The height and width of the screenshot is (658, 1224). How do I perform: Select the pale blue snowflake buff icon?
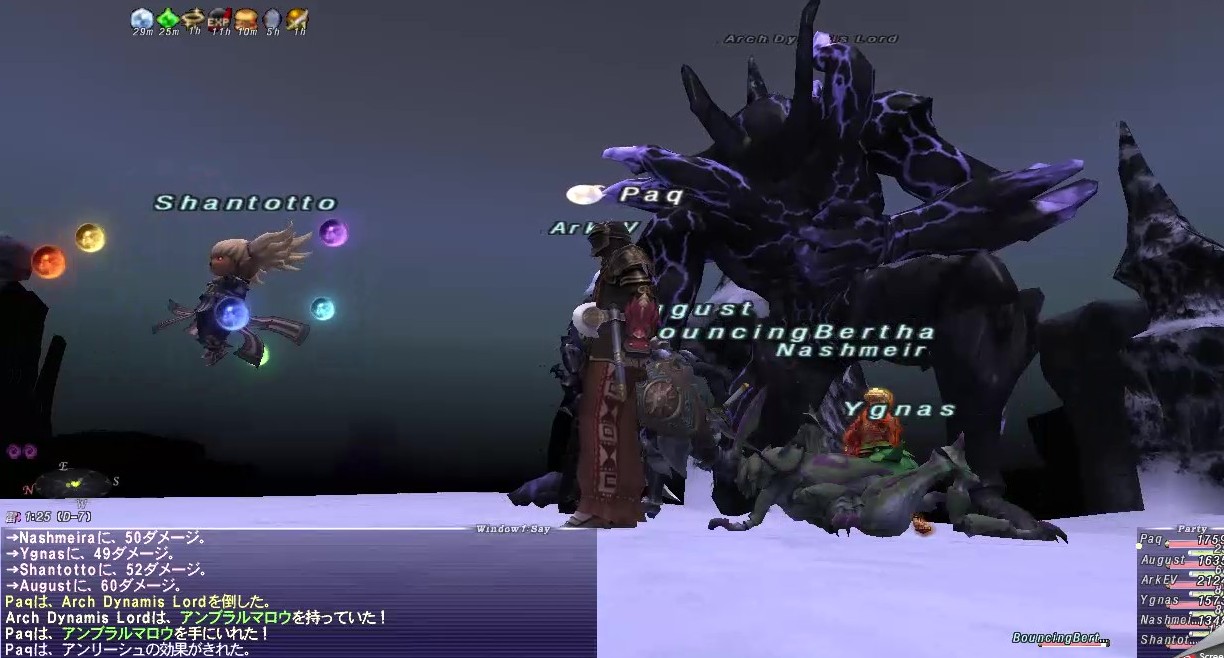click(x=142, y=18)
